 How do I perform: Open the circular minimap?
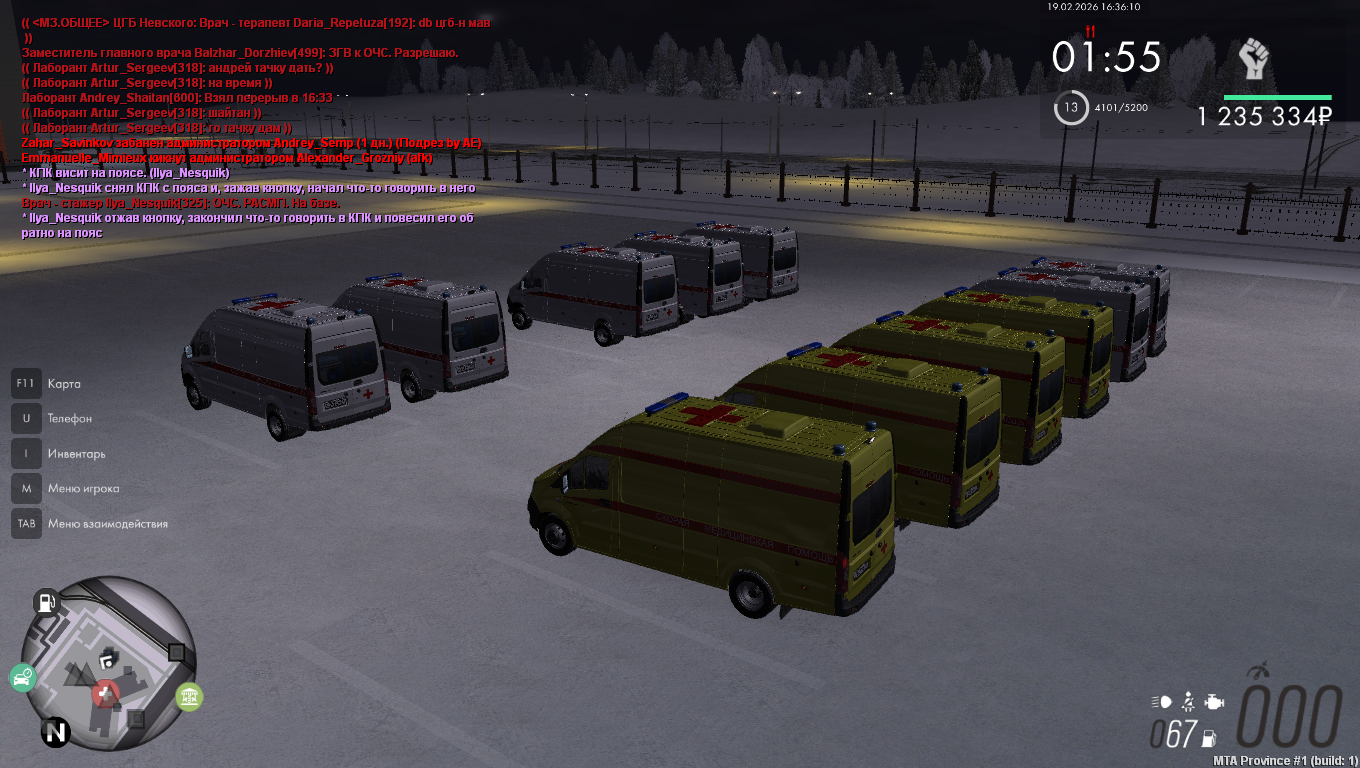(x=109, y=662)
